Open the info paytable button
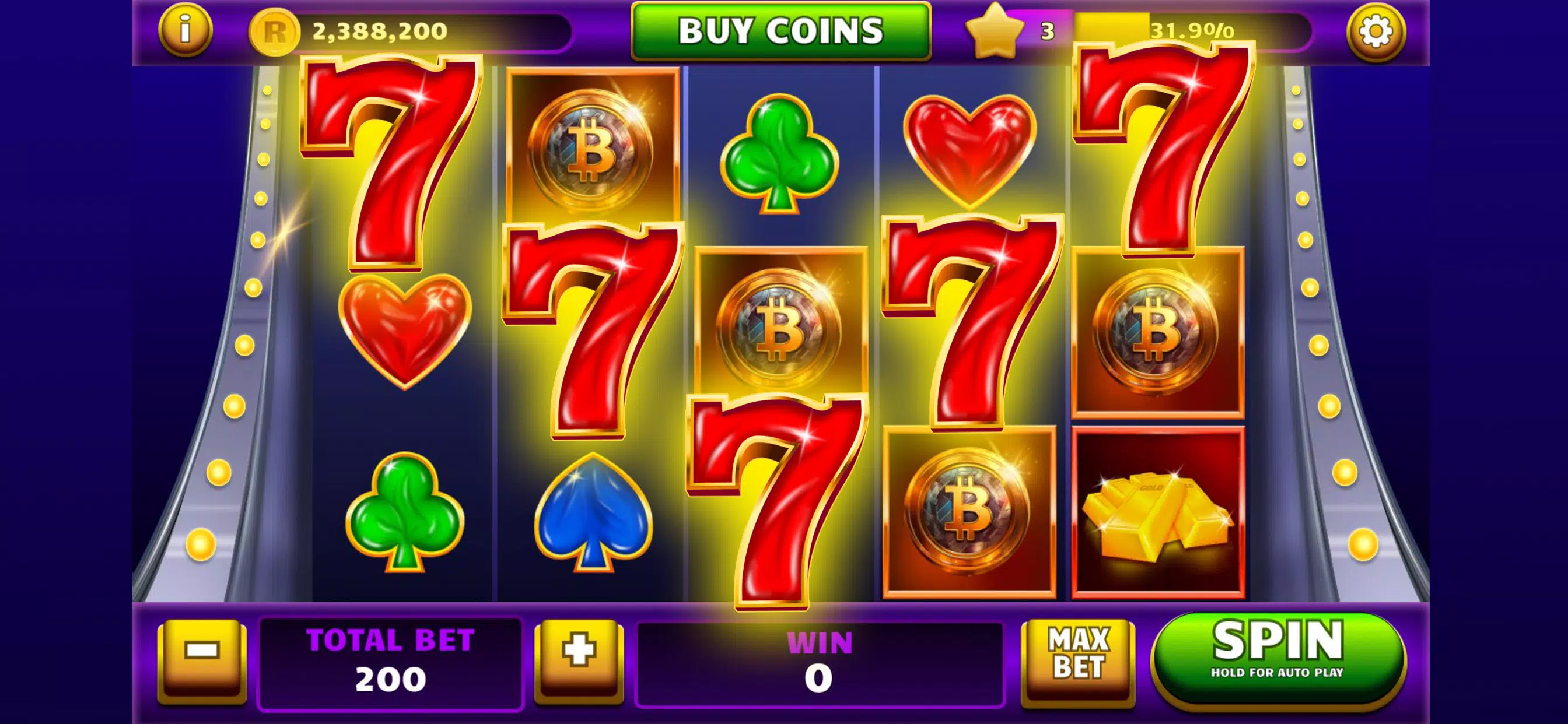 pos(185,29)
